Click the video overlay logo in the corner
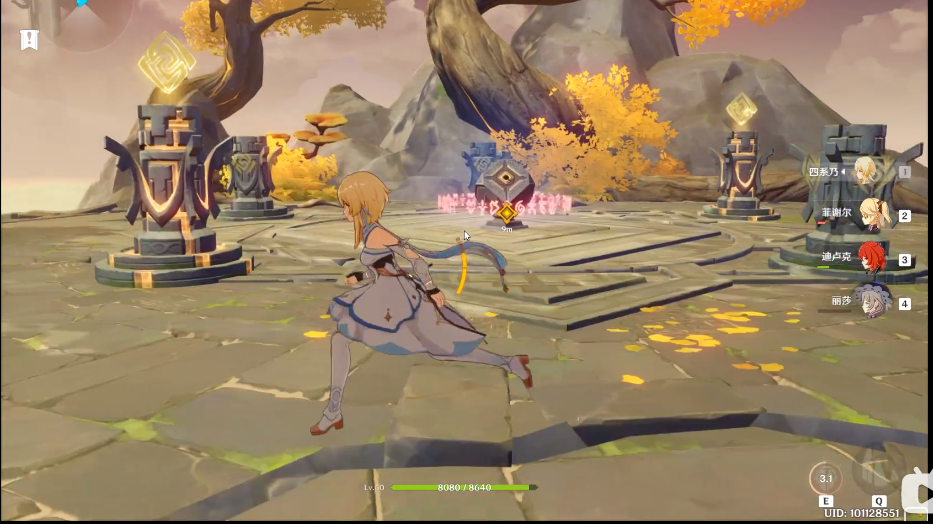933x524 pixels. click(916, 491)
